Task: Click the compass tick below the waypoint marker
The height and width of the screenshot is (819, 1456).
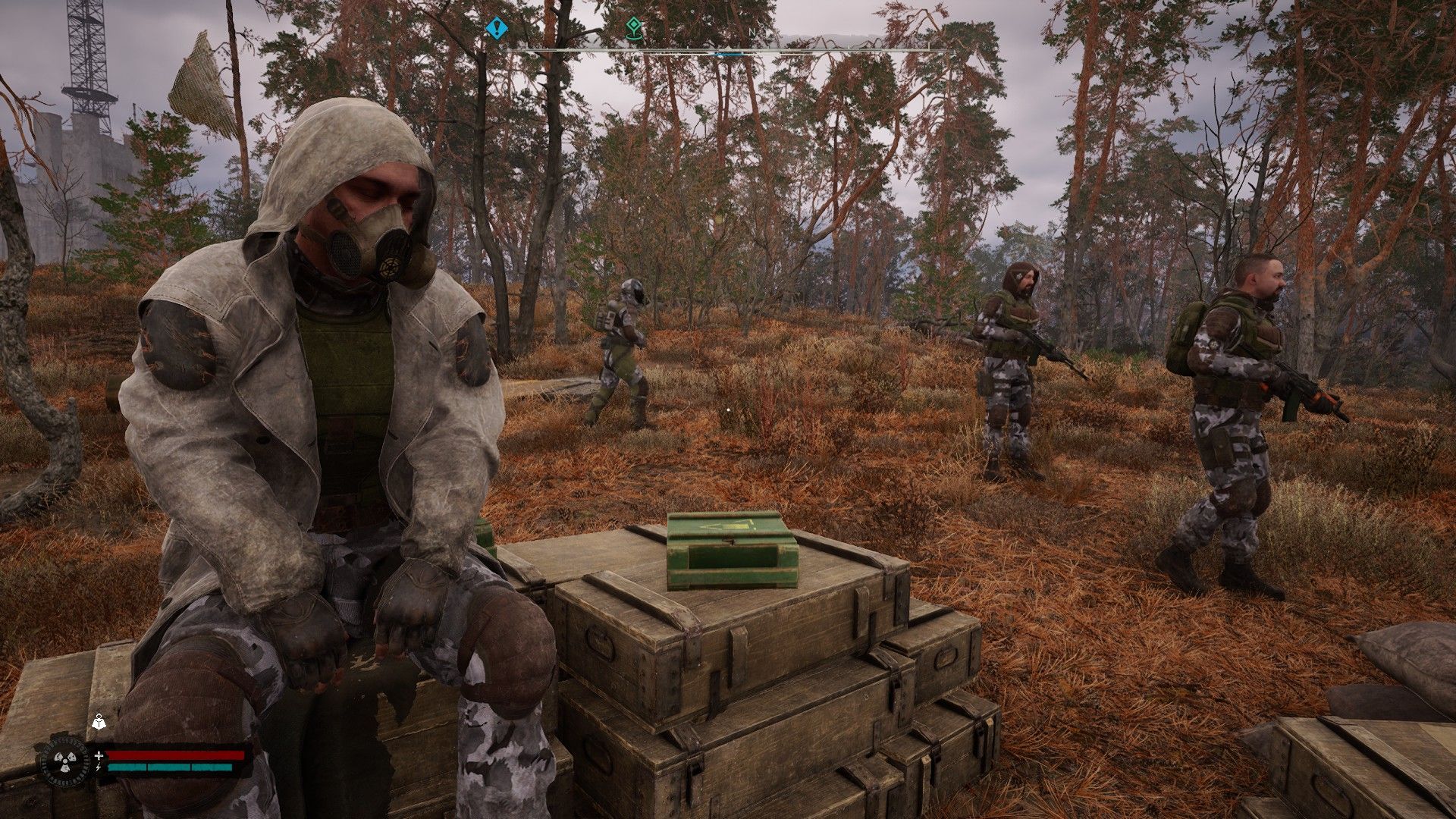Action: (x=634, y=49)
